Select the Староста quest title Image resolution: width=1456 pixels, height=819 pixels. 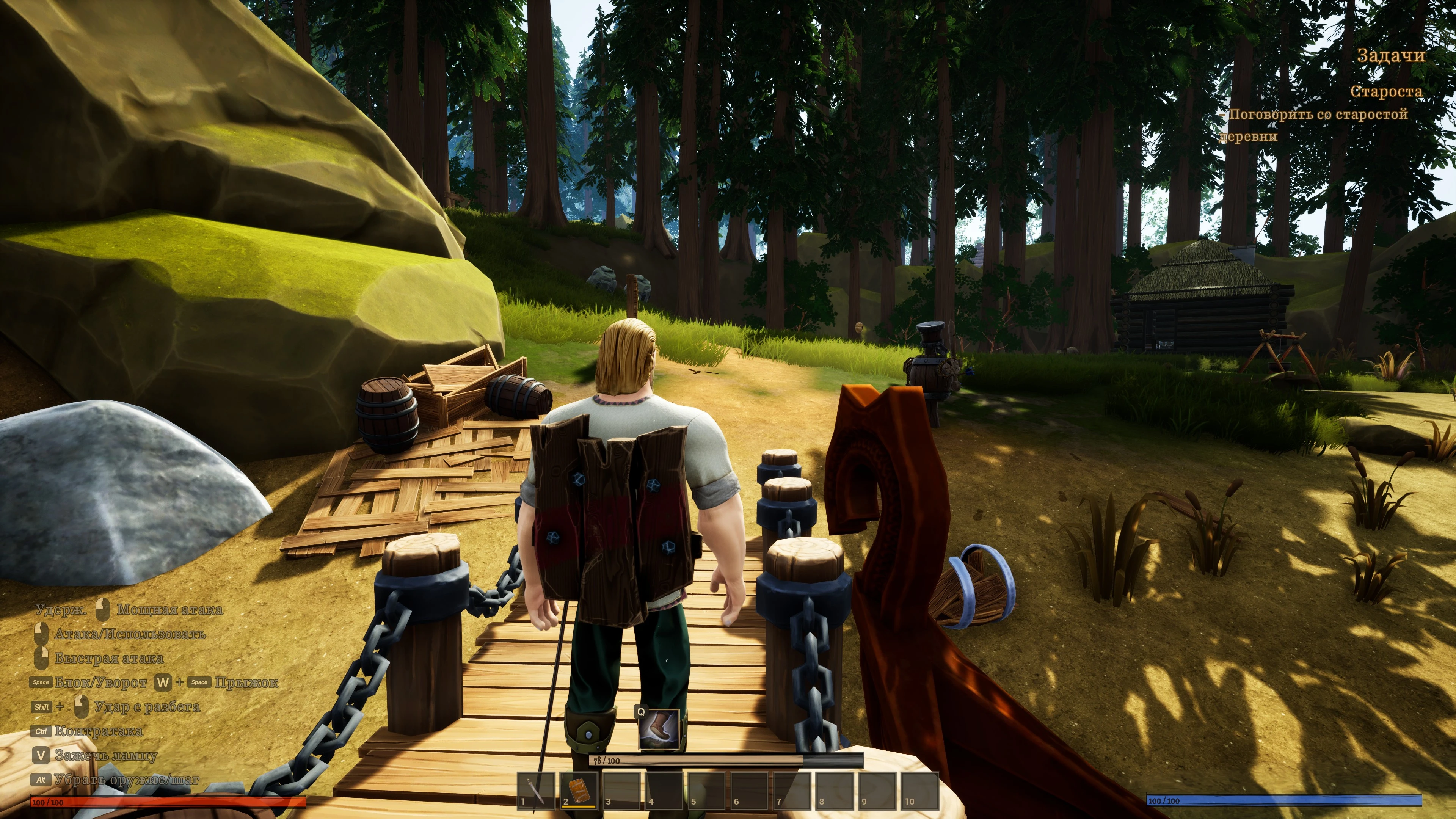click(1386, 91)
